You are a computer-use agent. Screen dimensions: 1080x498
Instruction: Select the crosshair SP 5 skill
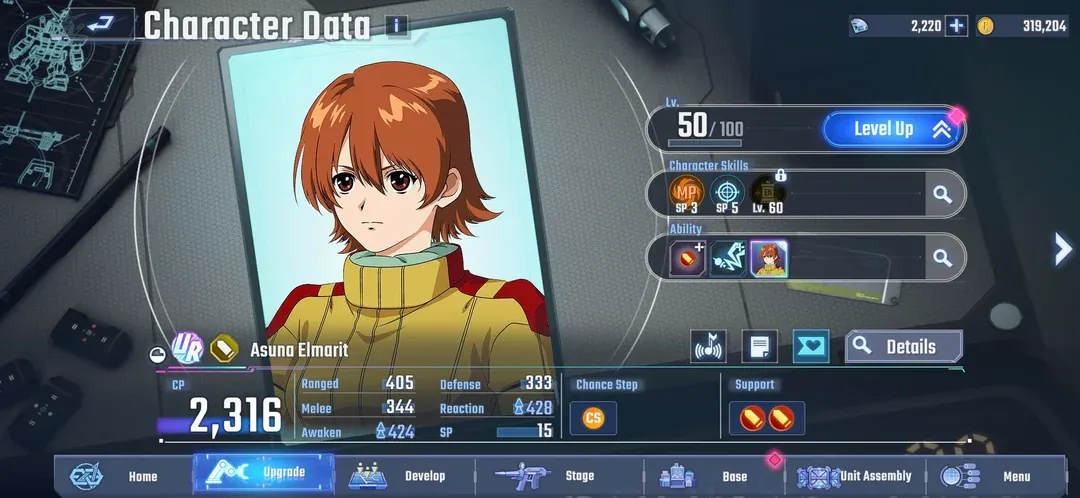click(727, 194)
